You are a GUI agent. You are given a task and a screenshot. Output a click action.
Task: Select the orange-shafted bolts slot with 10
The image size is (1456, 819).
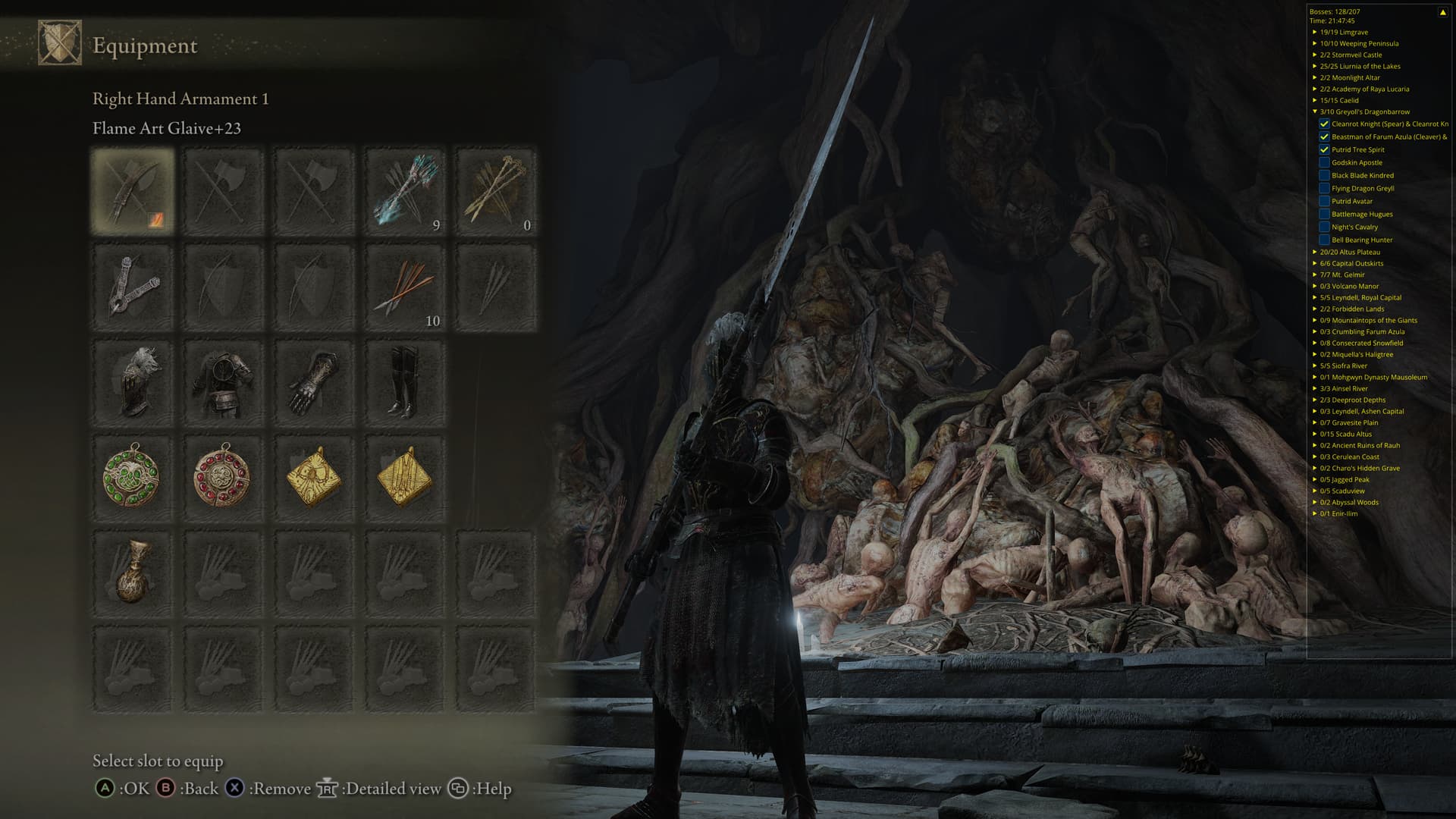click(405, 287)
